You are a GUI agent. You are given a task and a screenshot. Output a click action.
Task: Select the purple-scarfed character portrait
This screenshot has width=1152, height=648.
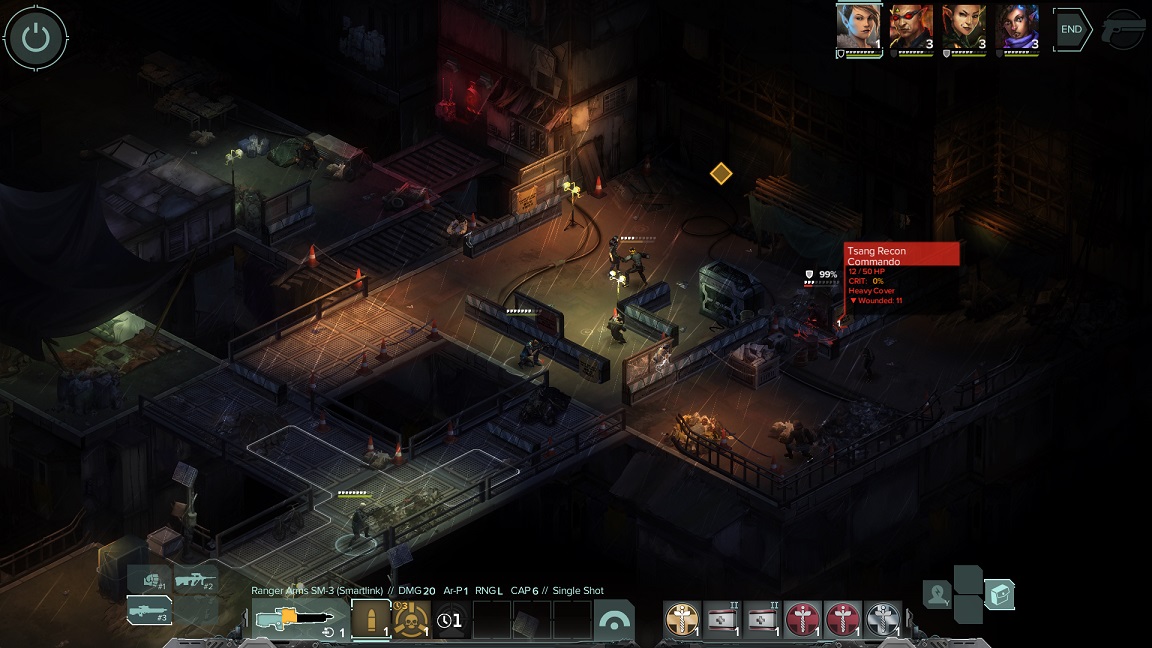click(1017, 27)
